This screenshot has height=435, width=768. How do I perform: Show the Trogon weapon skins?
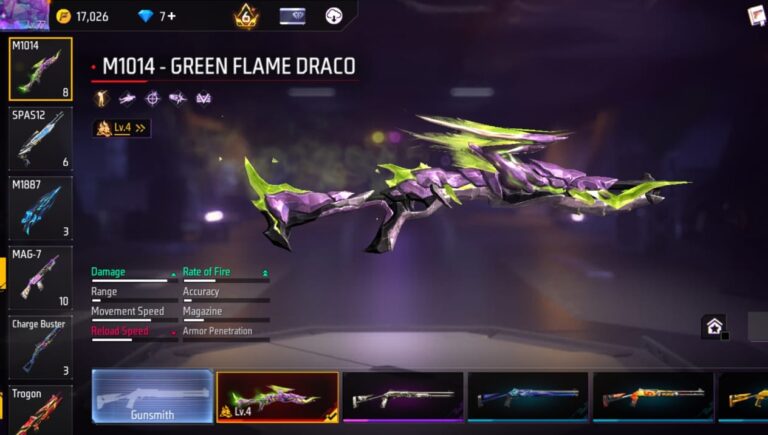(41, 409)
